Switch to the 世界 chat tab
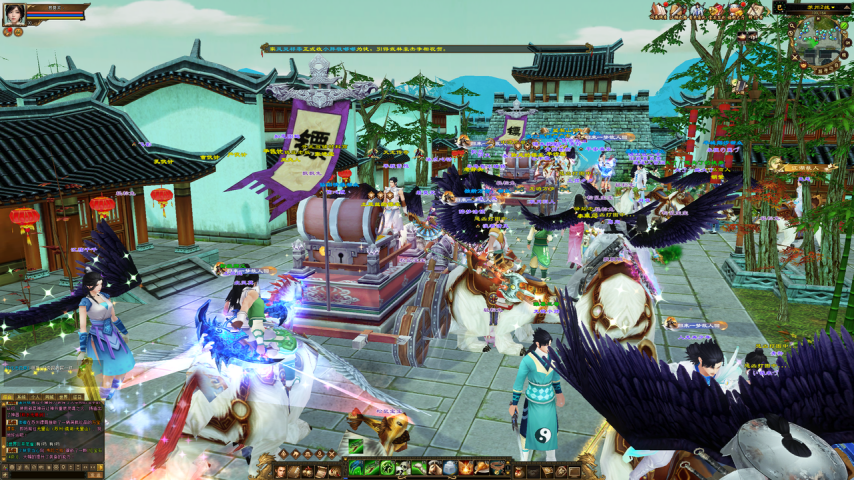 click(60, 397)
